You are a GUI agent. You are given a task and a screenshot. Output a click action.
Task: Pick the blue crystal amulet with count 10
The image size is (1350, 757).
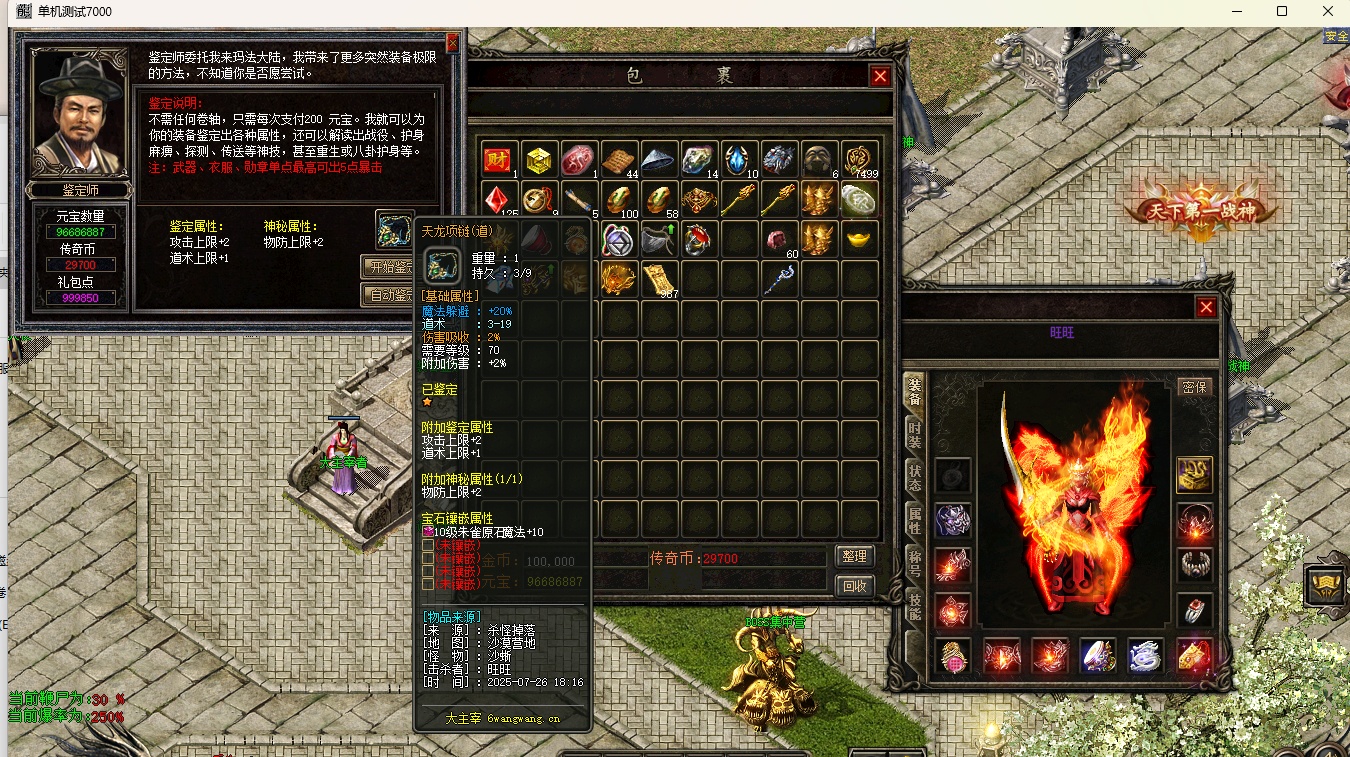[739, 160]
